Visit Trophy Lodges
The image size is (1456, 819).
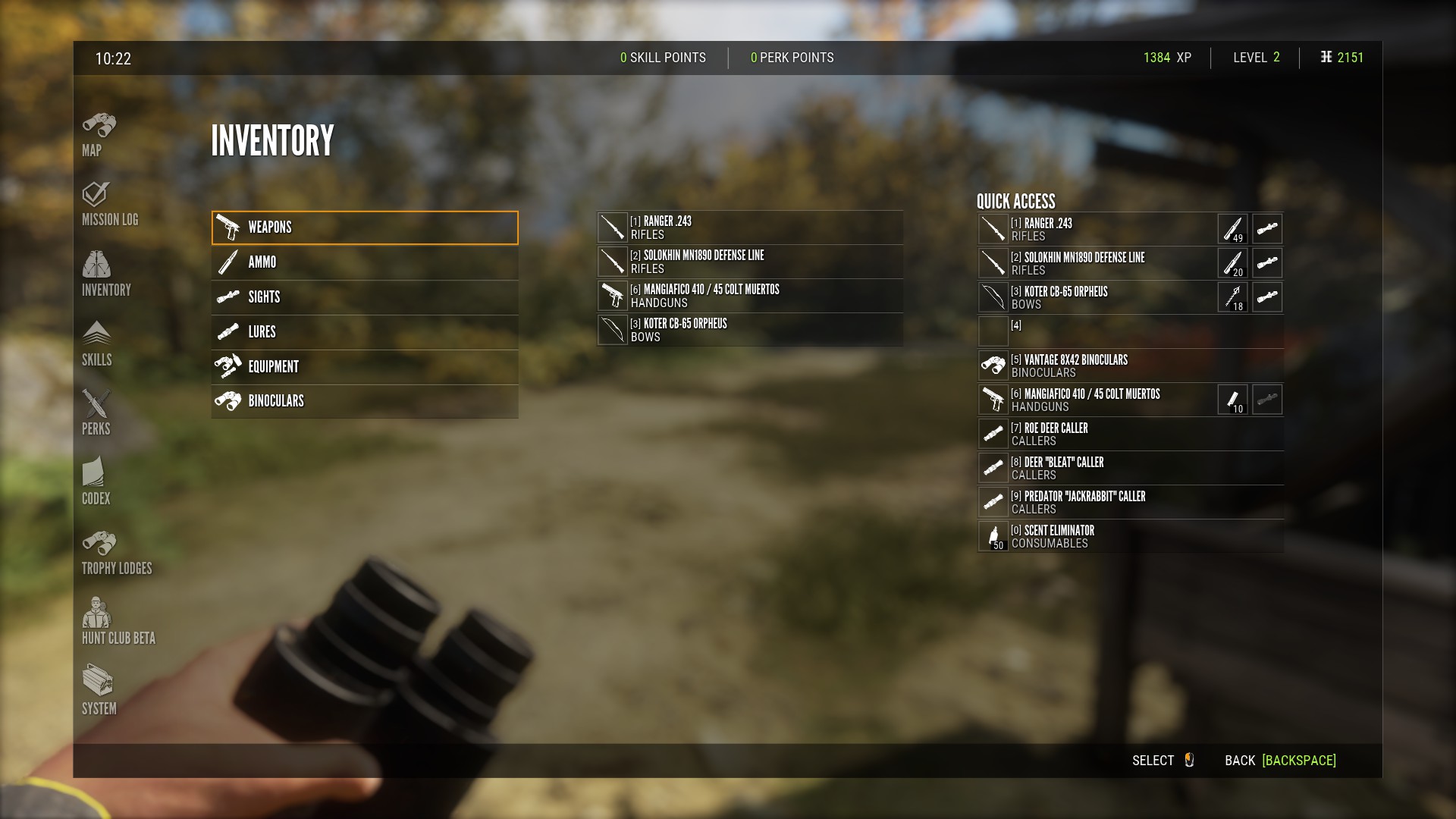[116, 553]
